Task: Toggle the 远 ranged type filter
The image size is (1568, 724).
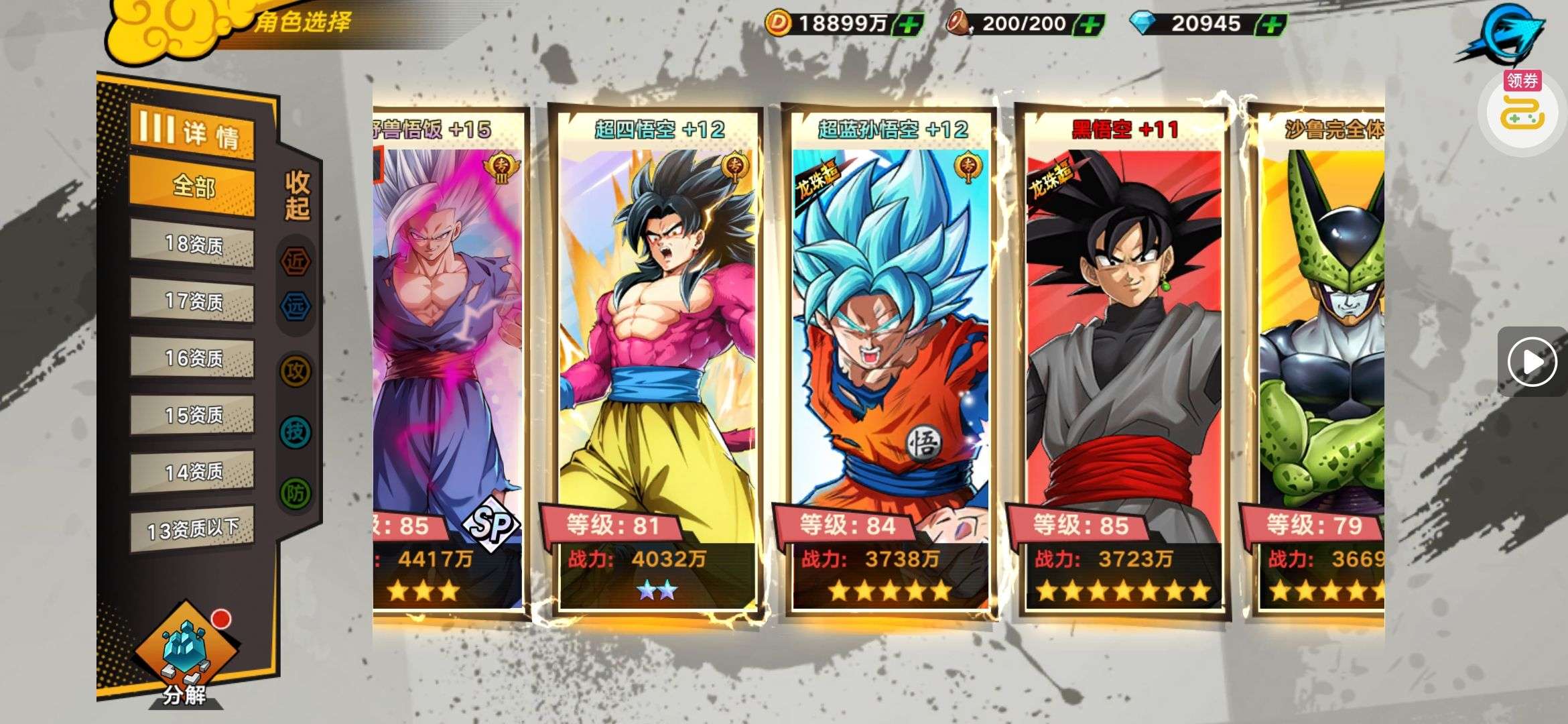Action: pyautogui.click(x=296, y=307)
